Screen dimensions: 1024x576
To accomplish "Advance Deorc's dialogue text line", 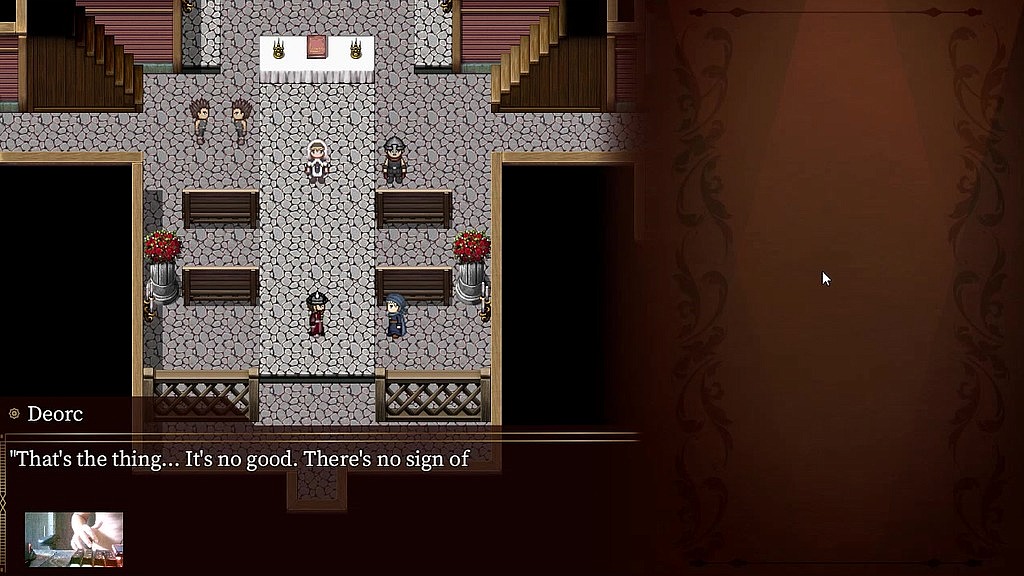I will click(x=240, y=459).
